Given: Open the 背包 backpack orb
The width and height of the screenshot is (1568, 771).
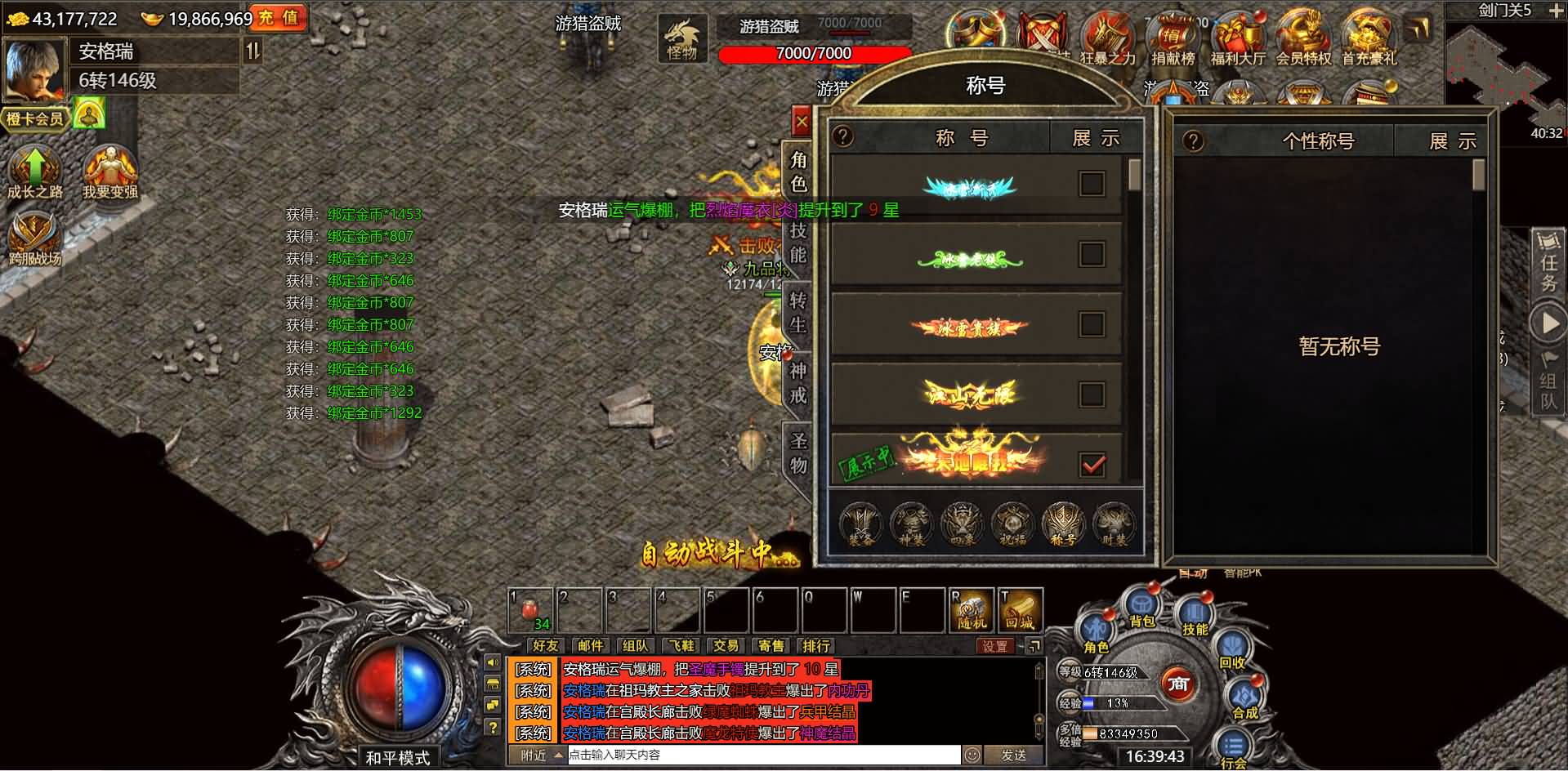Looking at the screenshot, I should (x=1142, y=608).
